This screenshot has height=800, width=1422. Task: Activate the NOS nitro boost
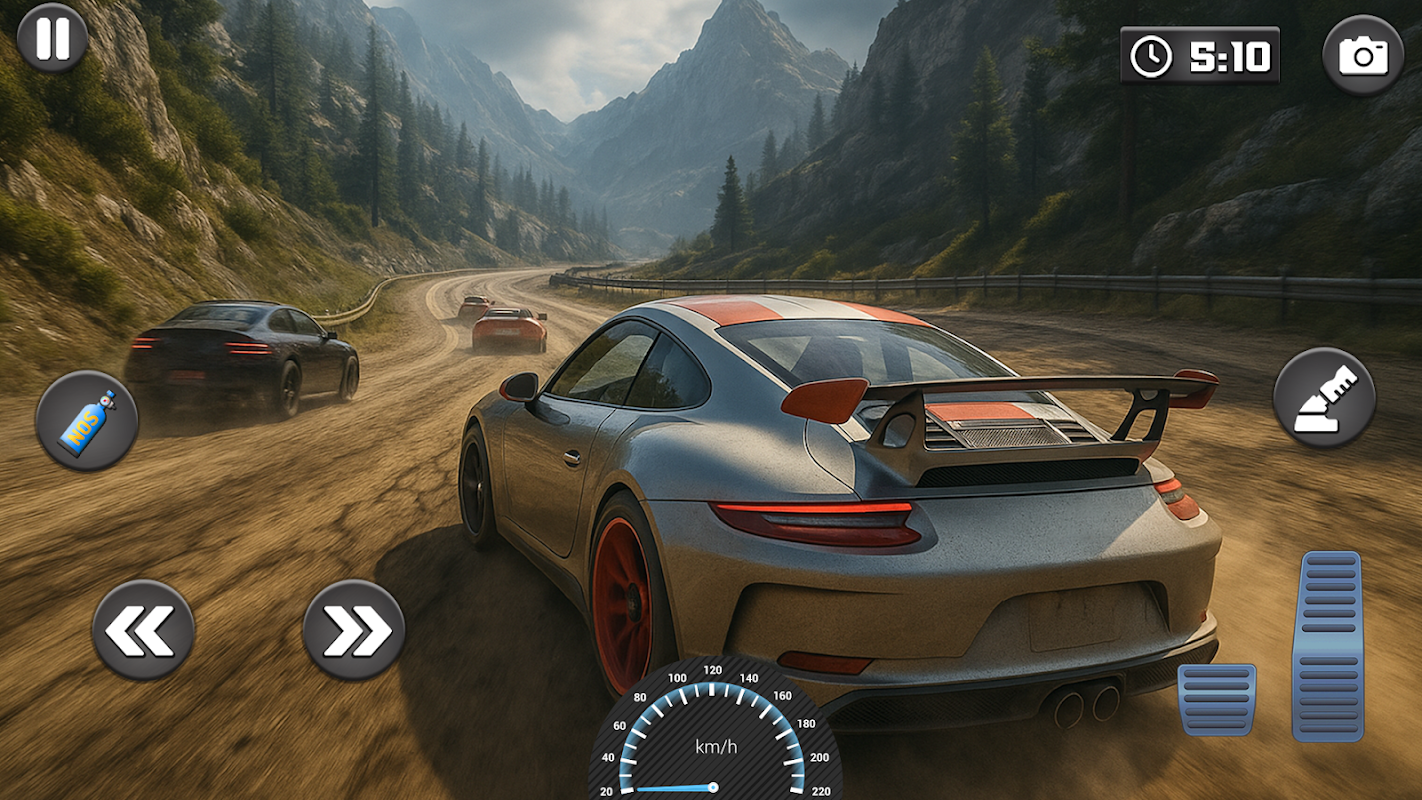87,421
